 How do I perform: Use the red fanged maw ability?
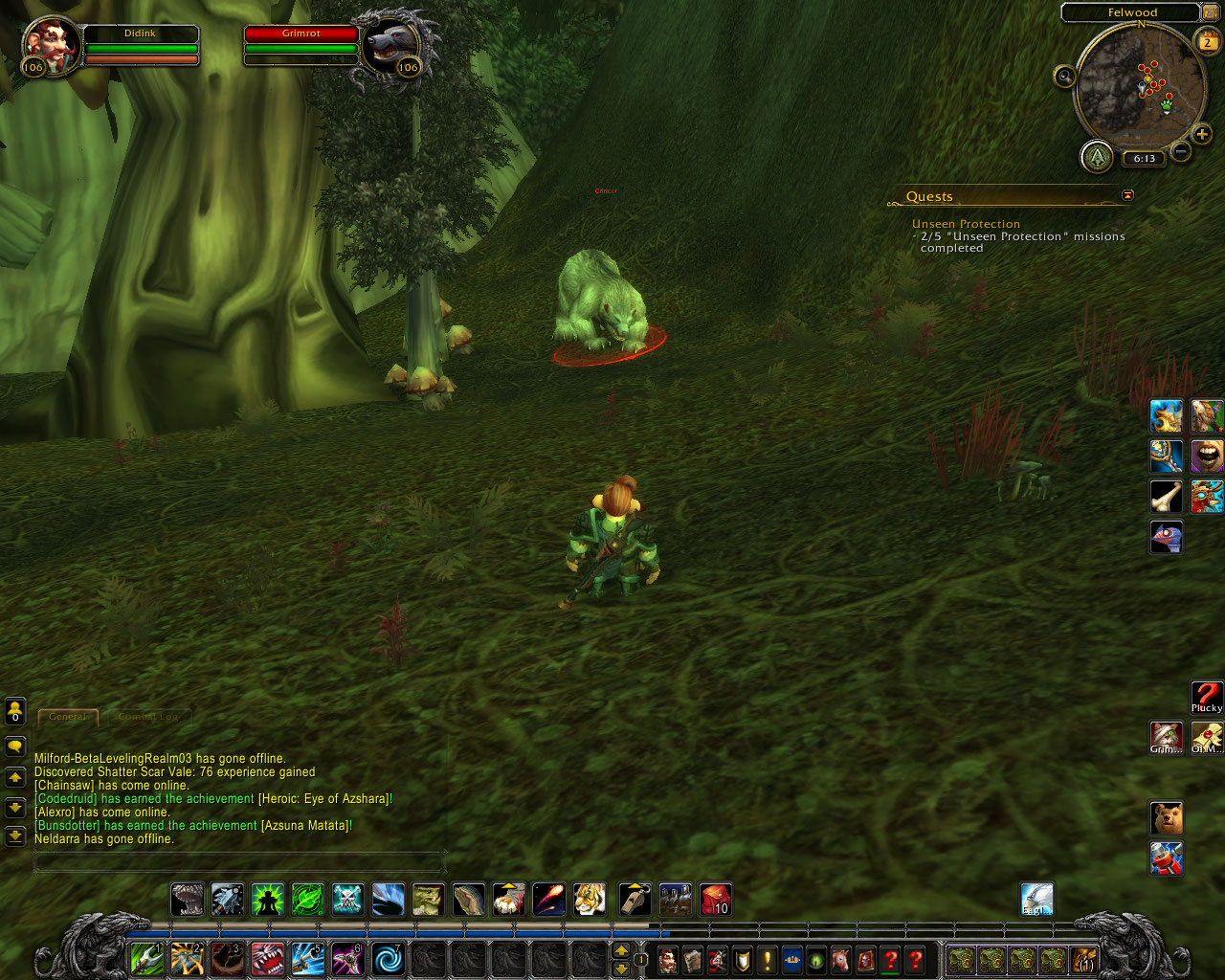[268, 958]
